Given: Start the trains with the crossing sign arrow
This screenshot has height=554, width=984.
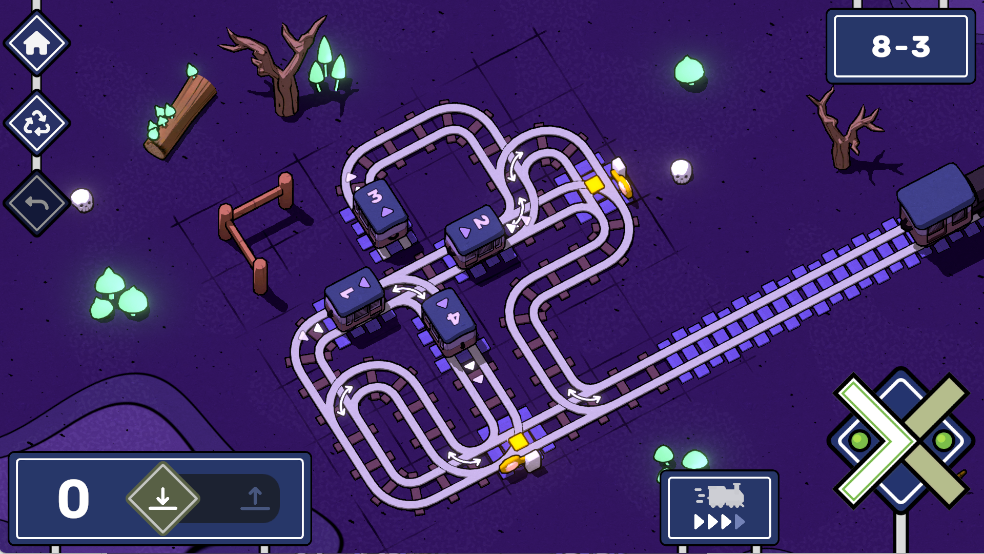Looking at the screenshot, I should [878, 440].
